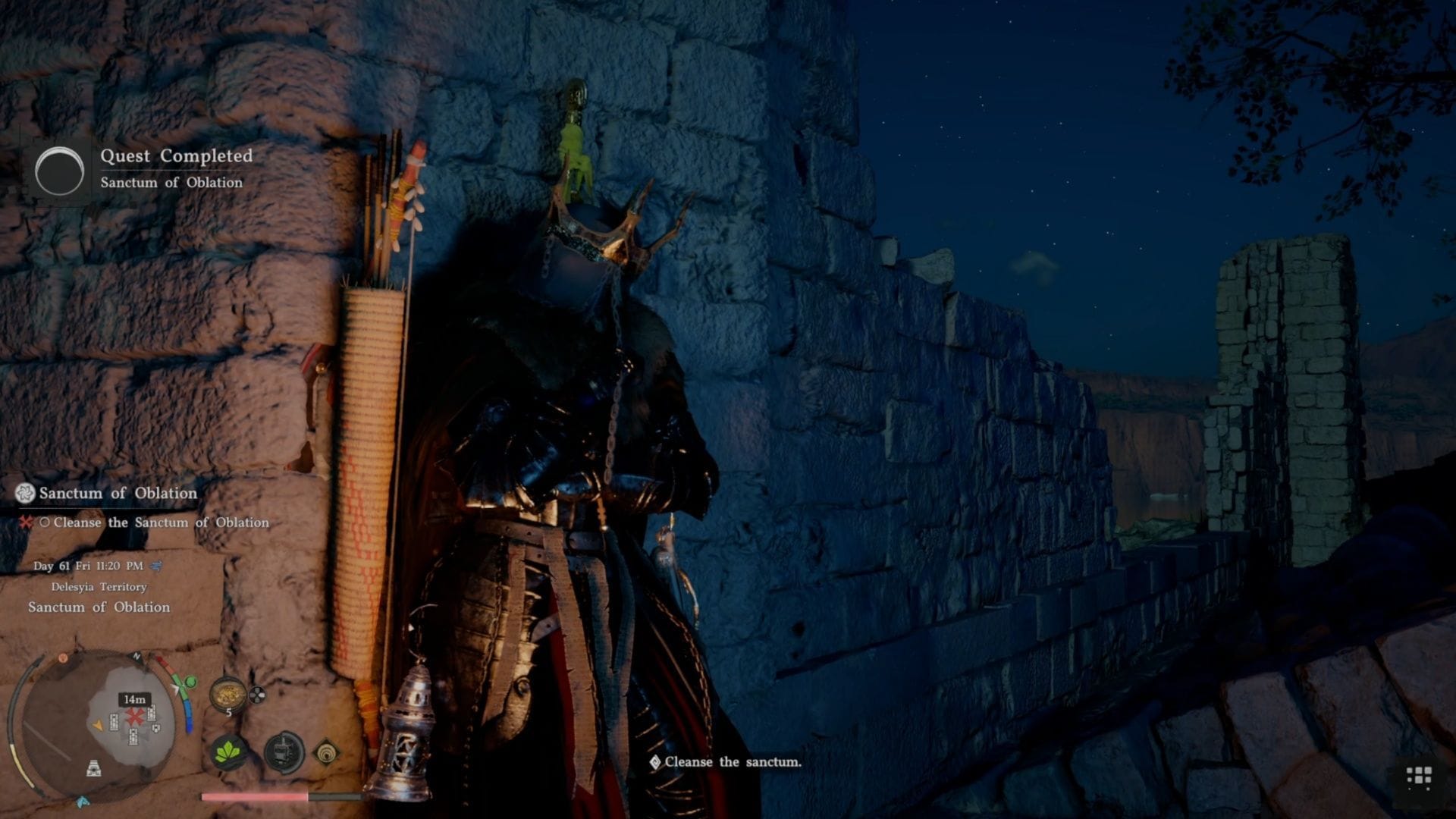Select the dark lantern item icon
The image size is (1456, 819).
pos(284,753)
